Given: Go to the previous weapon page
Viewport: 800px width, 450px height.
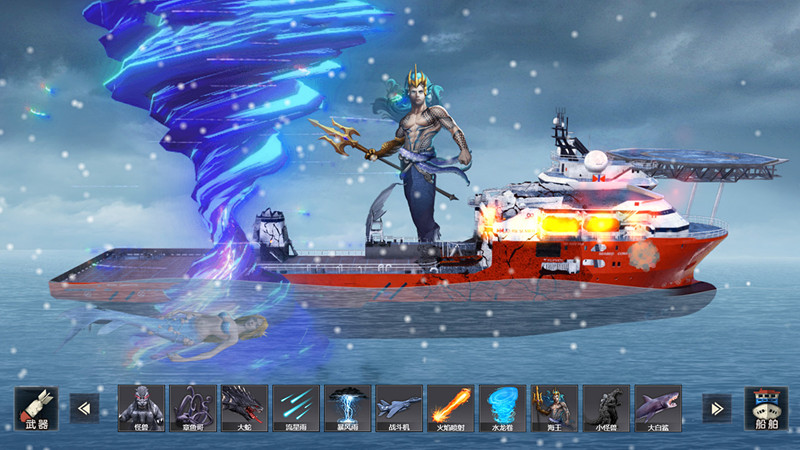Looking at the screenshot, I should click(x=84, y=408).
